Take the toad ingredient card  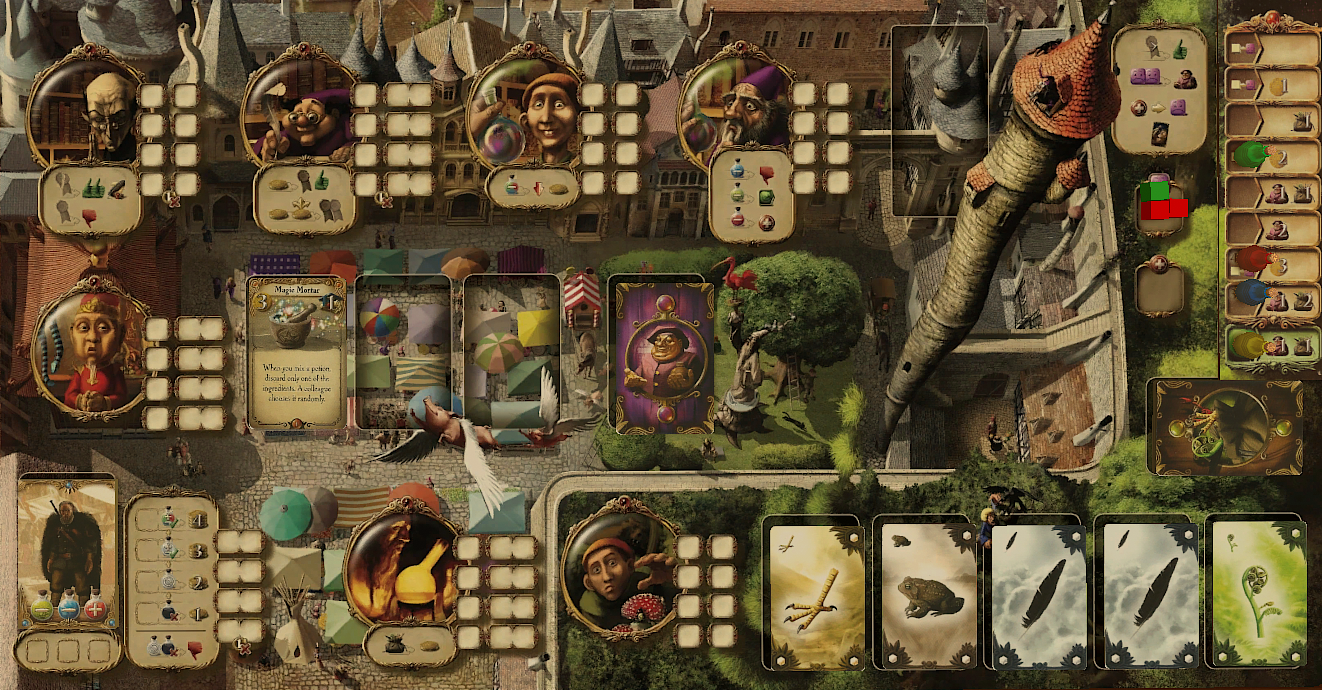tap(925, 591)
